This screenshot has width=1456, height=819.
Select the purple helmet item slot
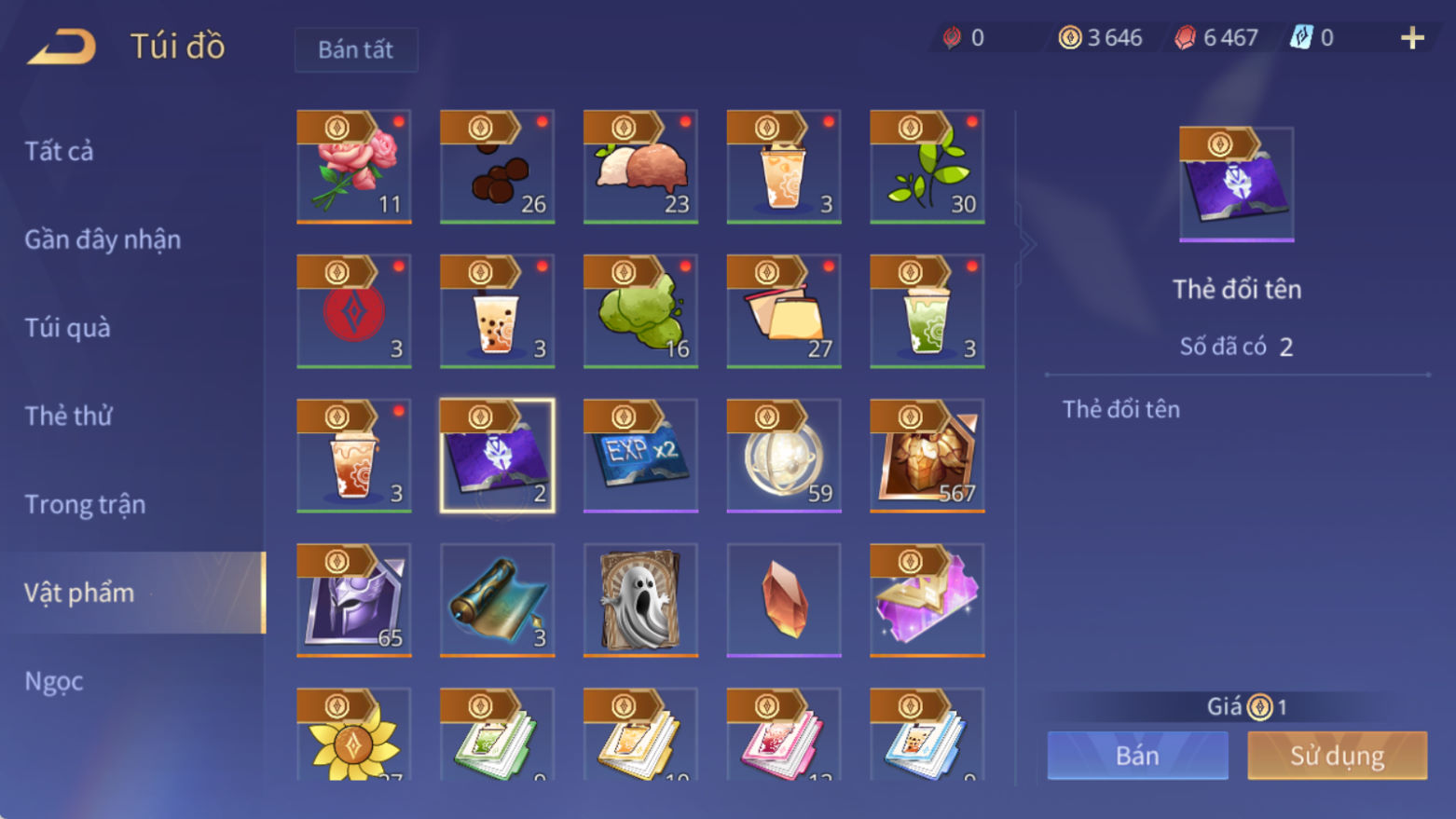tap(354, 600)
